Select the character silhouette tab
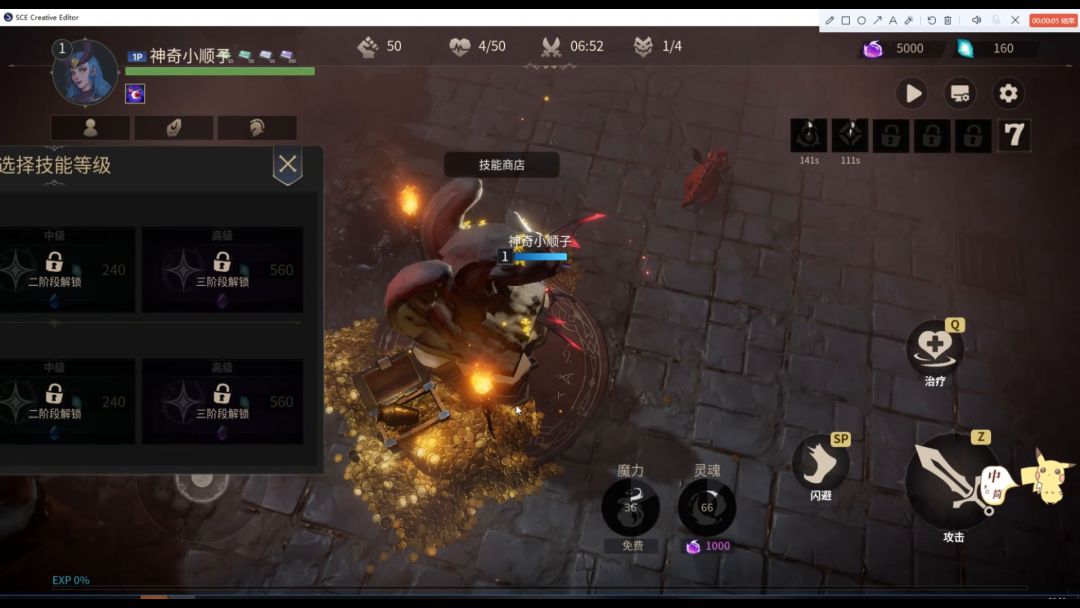This screenshot has width=1080, height=608. tap(90, 128)
